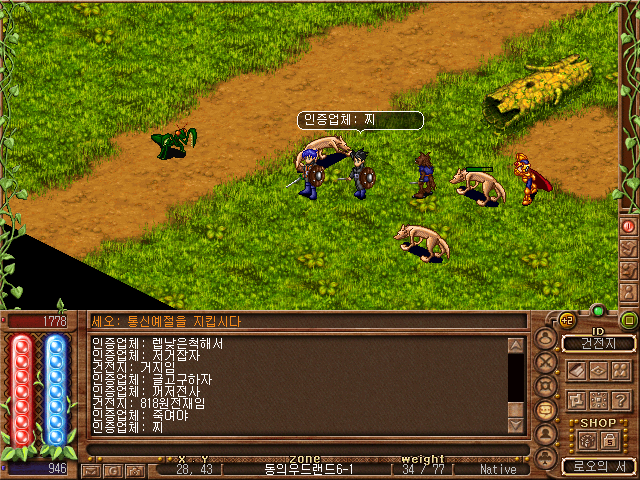This screenshot has width=640, height=480.
Task: Click the chat log scroll up arrow
Action: click(x=516, y=346)
